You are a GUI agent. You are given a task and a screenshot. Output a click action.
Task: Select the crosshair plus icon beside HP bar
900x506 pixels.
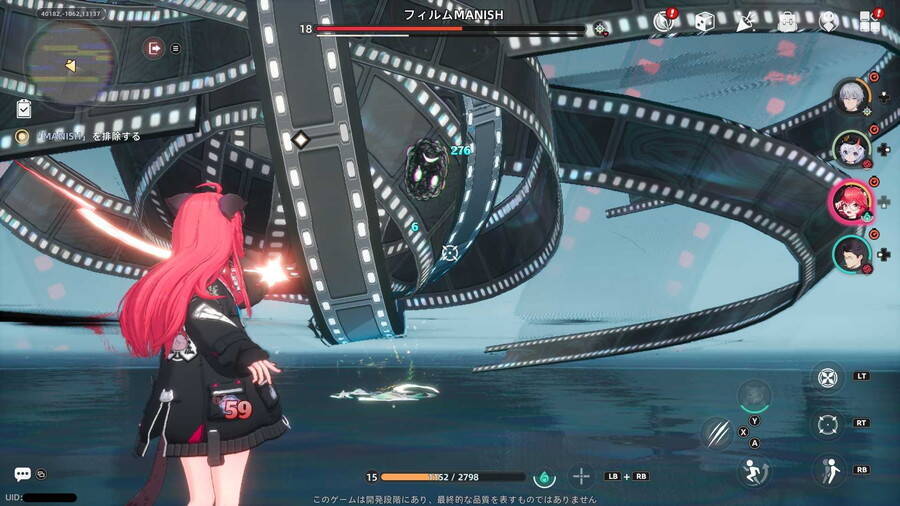[581, 477]
